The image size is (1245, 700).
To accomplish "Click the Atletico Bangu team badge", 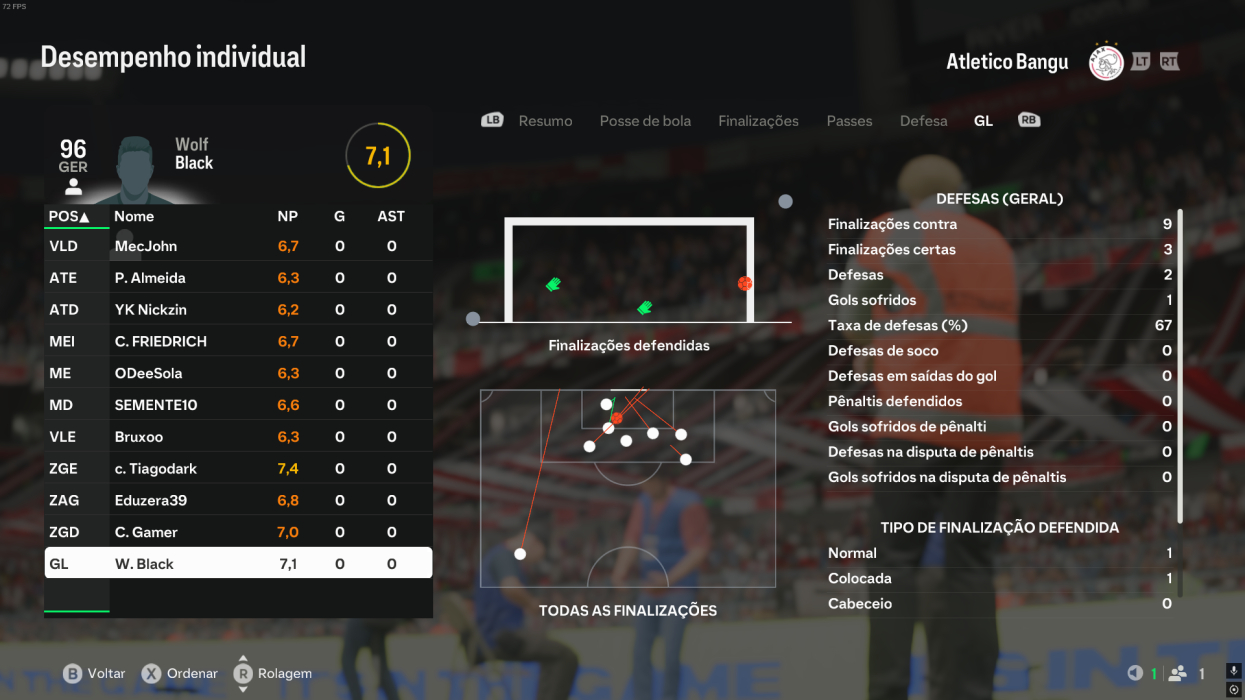I will [x=1106, y=62].
